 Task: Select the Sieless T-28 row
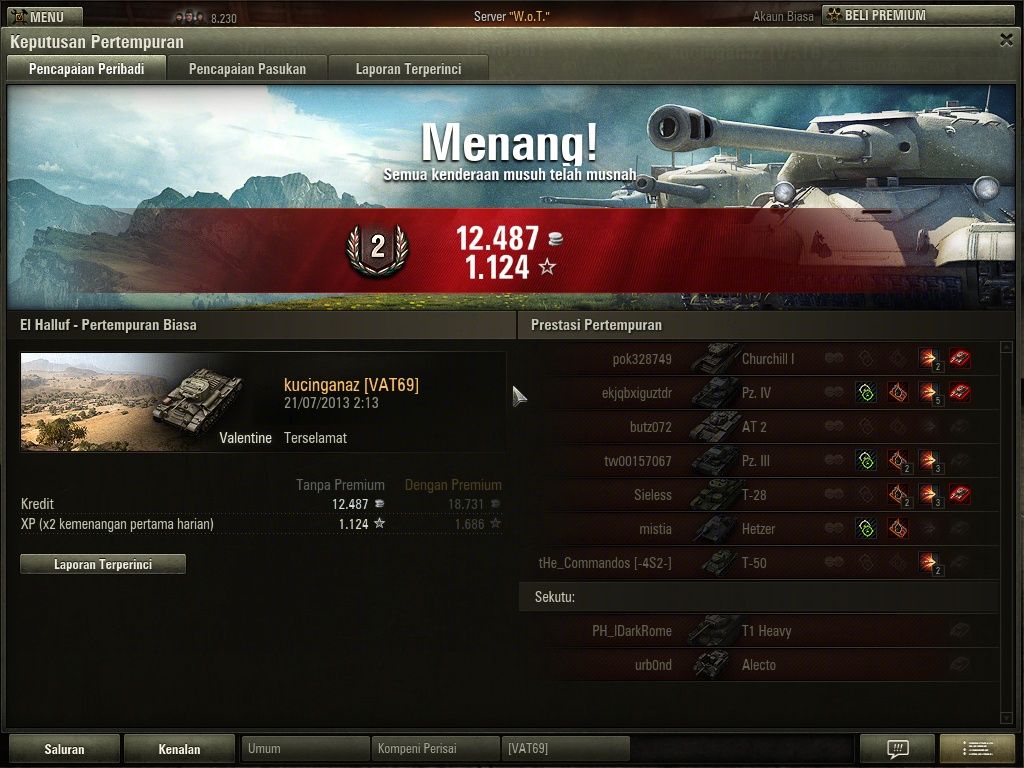point(758,495)
